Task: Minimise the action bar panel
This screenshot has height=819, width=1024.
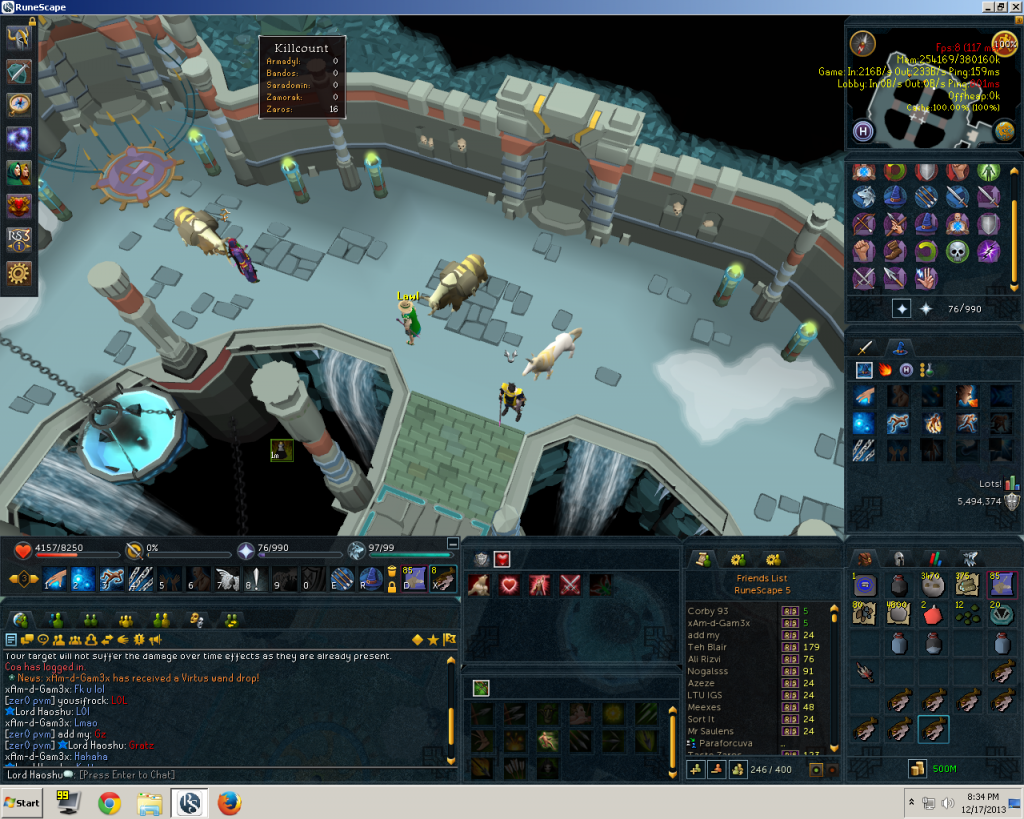Action: (x=453, y=543)
